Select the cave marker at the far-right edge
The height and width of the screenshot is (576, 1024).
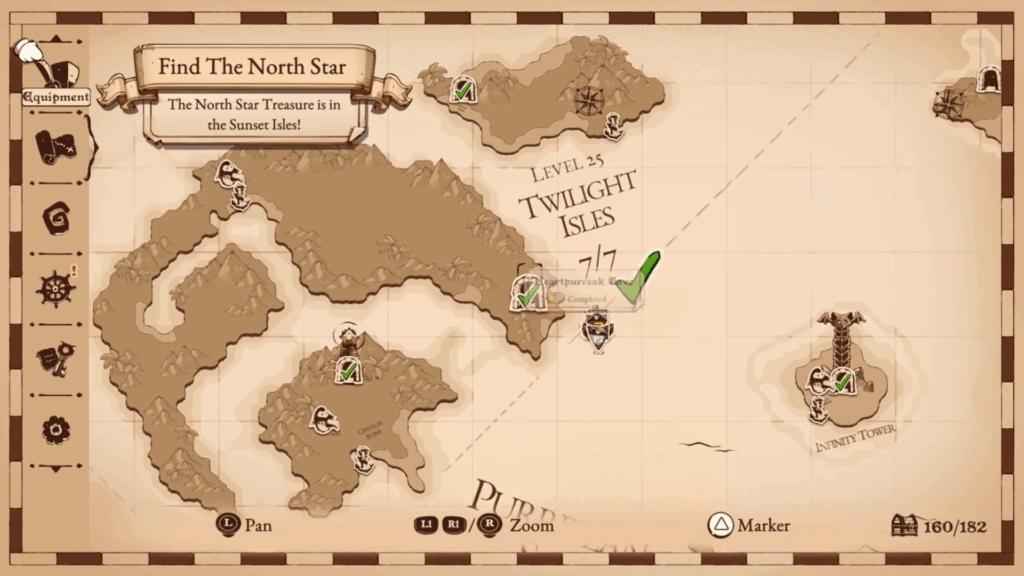click(x=988, y=78)
